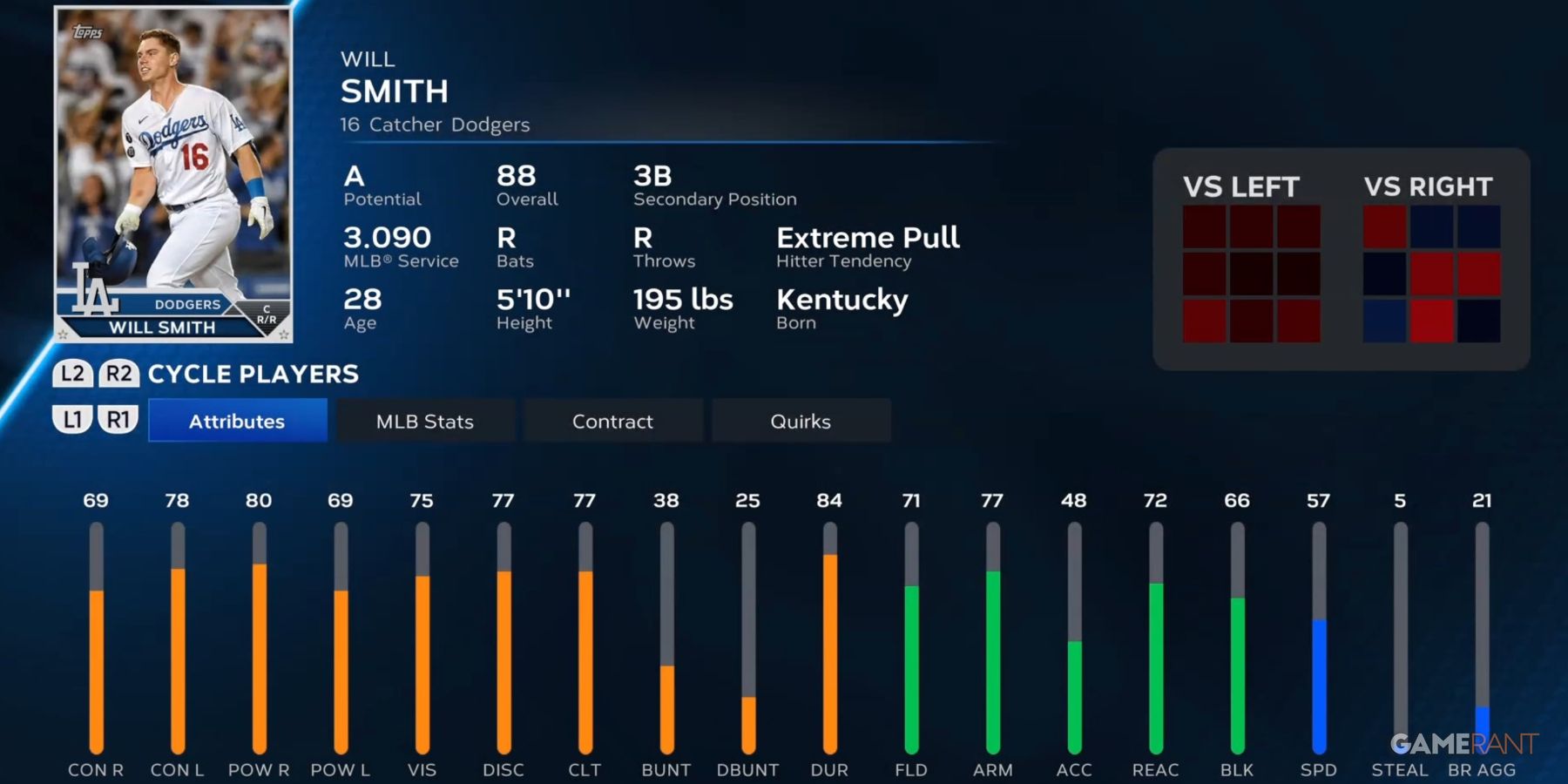Open the Contract tab

click(x=612, y=421)
